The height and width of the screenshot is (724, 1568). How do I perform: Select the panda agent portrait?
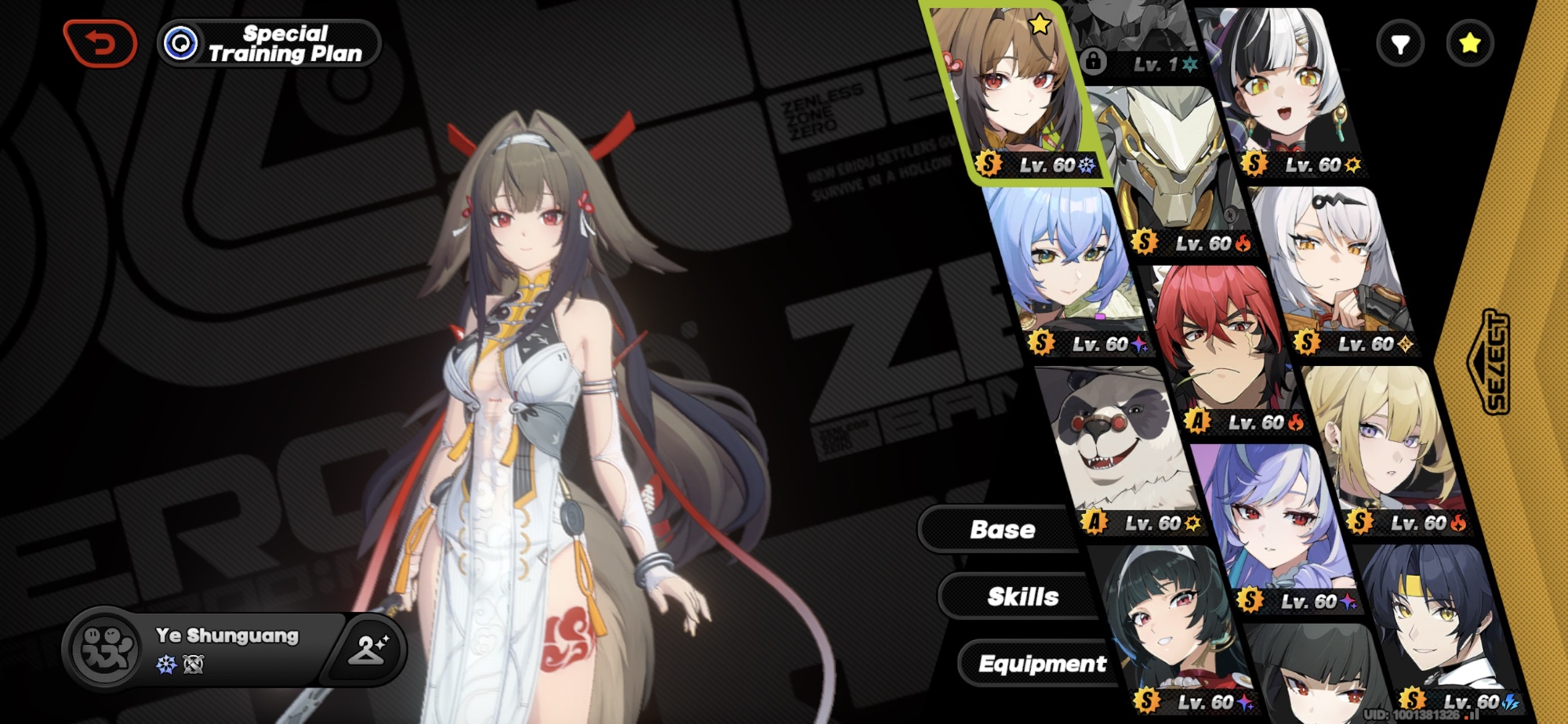tap(1121, 447)
